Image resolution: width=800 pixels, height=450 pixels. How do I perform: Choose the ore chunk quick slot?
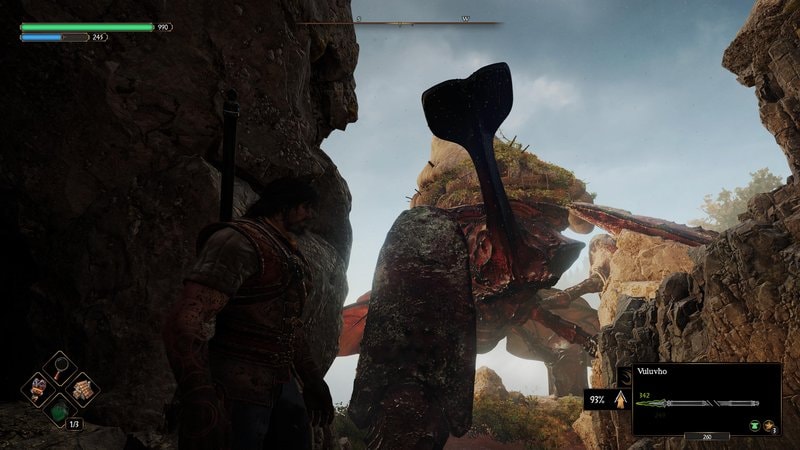pyautogui.click(x=40, y=388)
